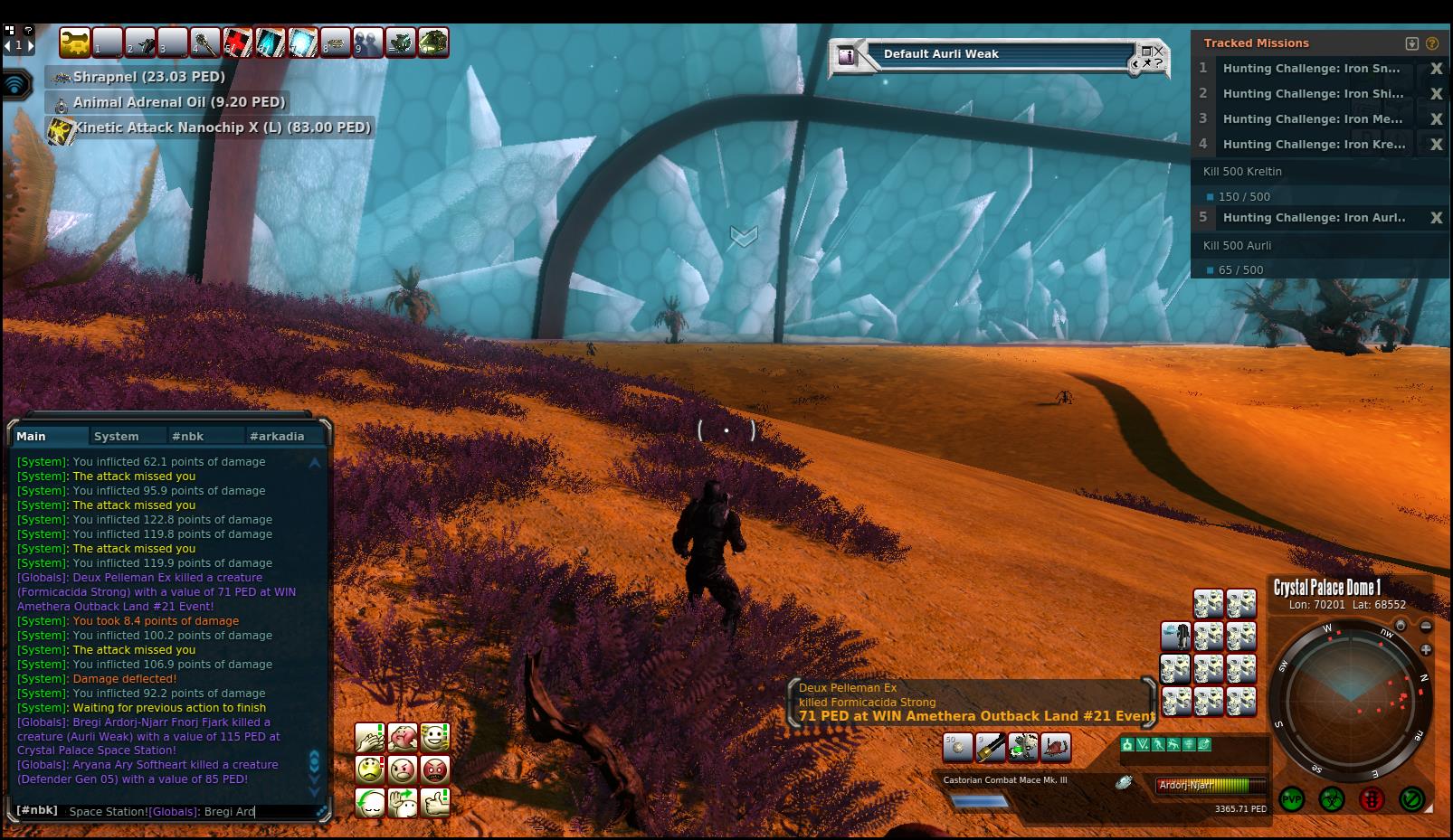Zoom in the radar with plus button

(1427, 649)
